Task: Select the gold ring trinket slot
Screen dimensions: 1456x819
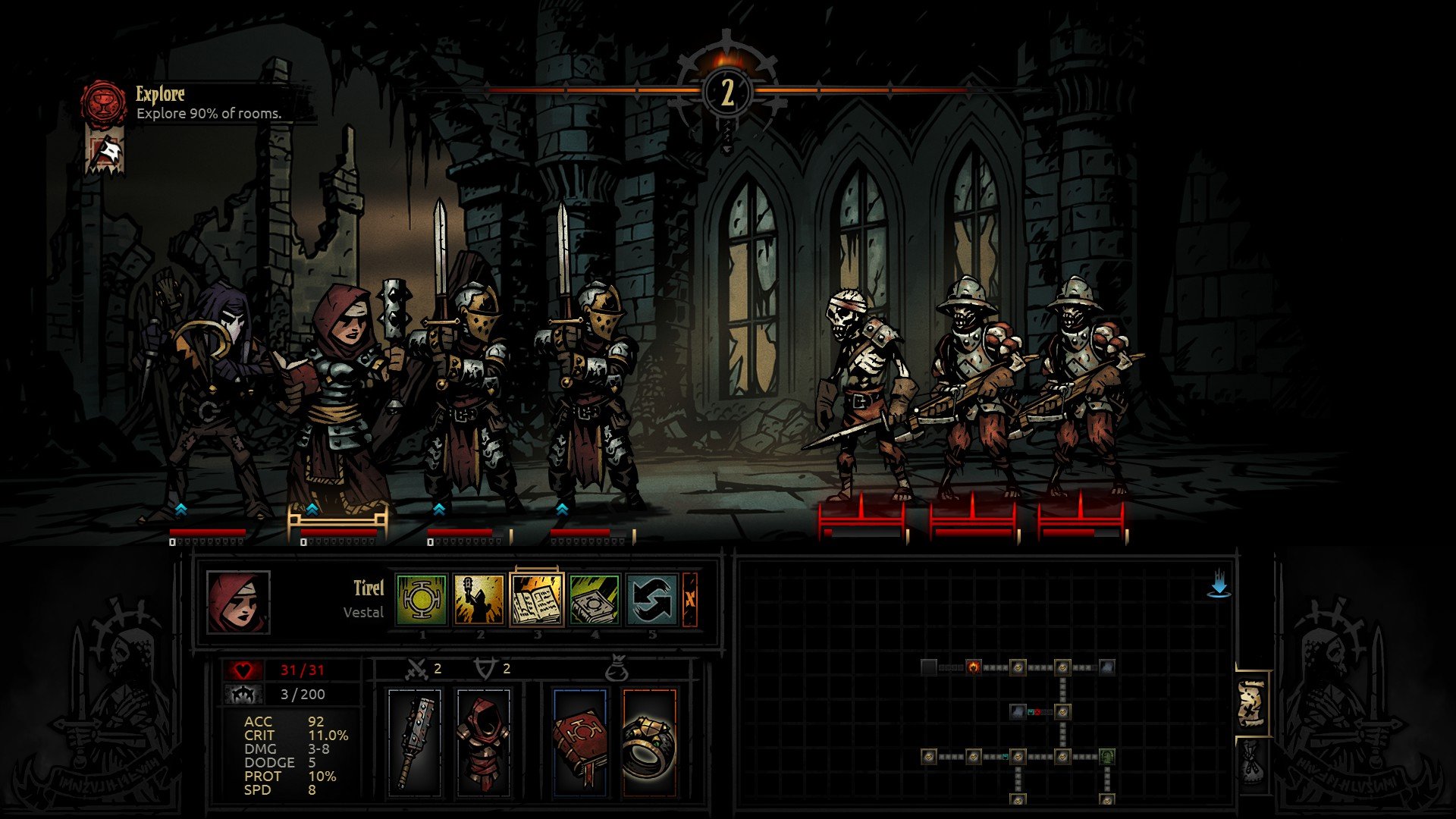Action: coord(649,742)
